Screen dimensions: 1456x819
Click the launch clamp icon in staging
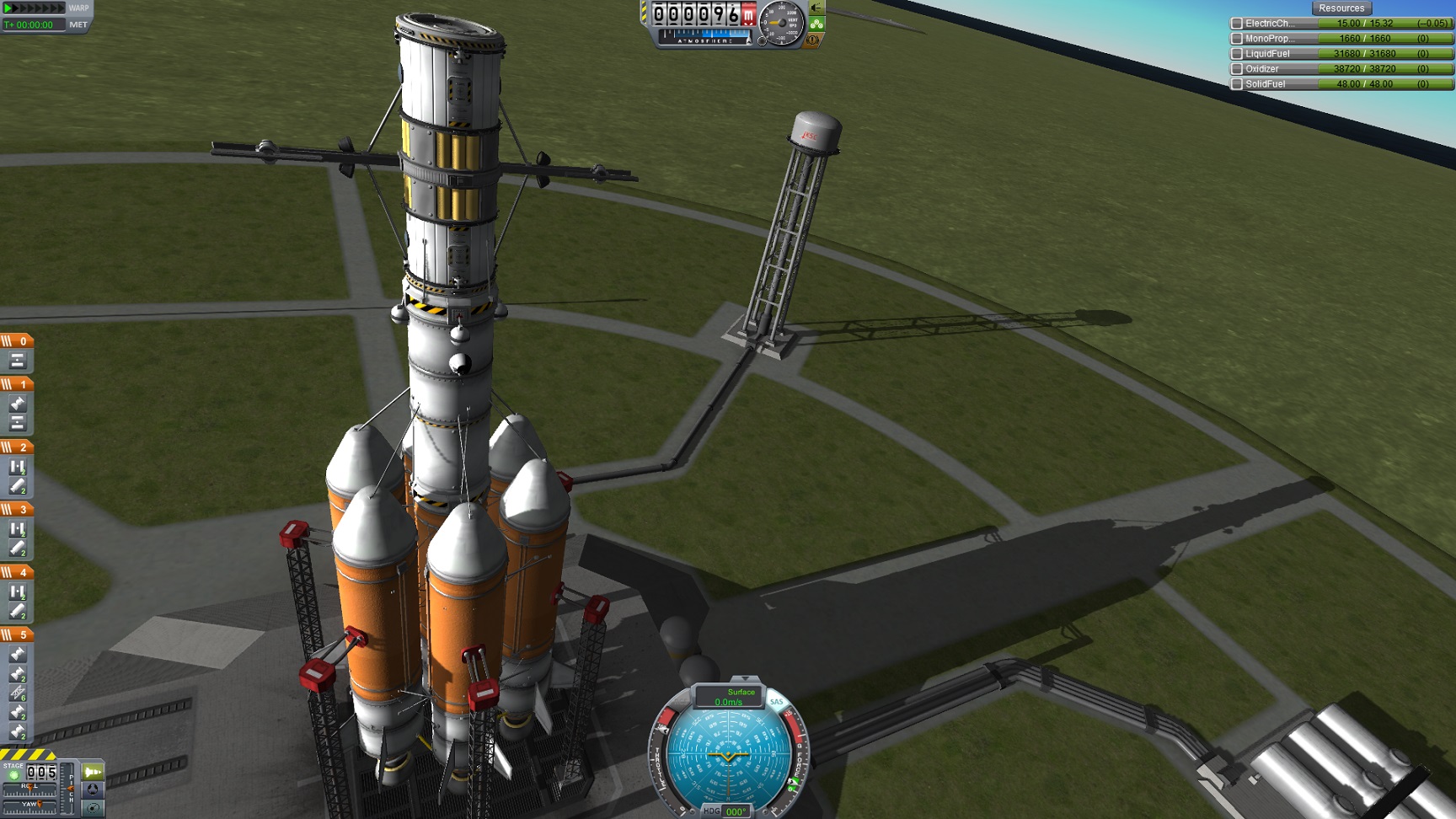[x=18, y=693]
